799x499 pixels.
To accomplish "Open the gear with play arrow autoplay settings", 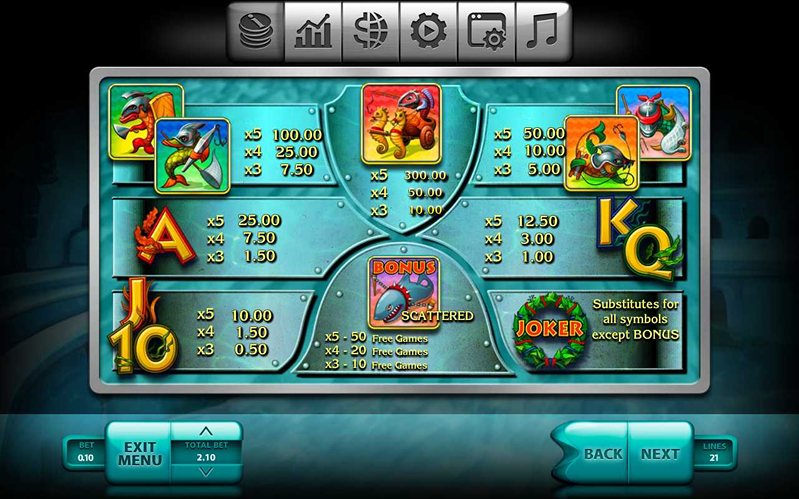I will pos(428,32).
